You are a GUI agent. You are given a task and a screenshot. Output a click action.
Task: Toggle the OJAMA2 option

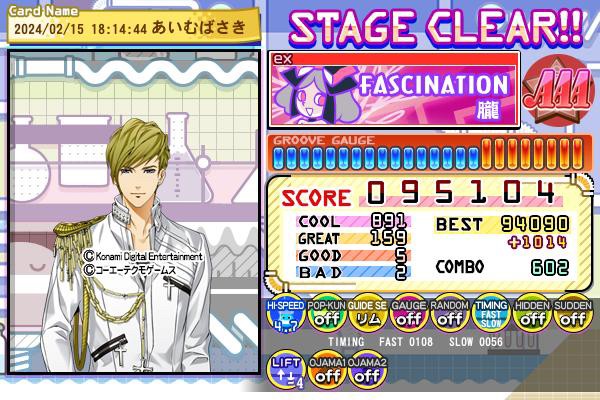point(366,371)
